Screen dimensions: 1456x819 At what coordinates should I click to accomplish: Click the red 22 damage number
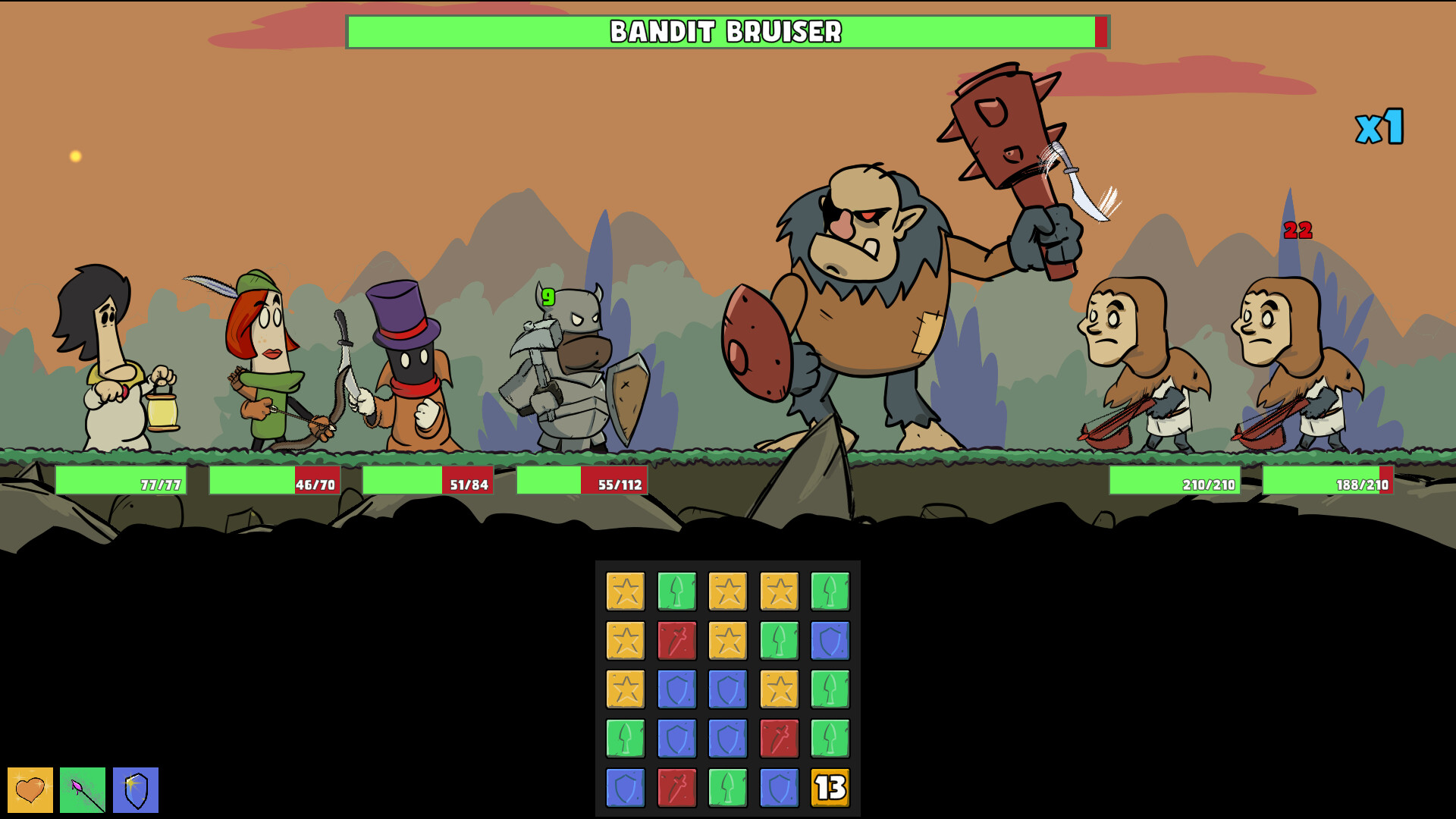1297,230
